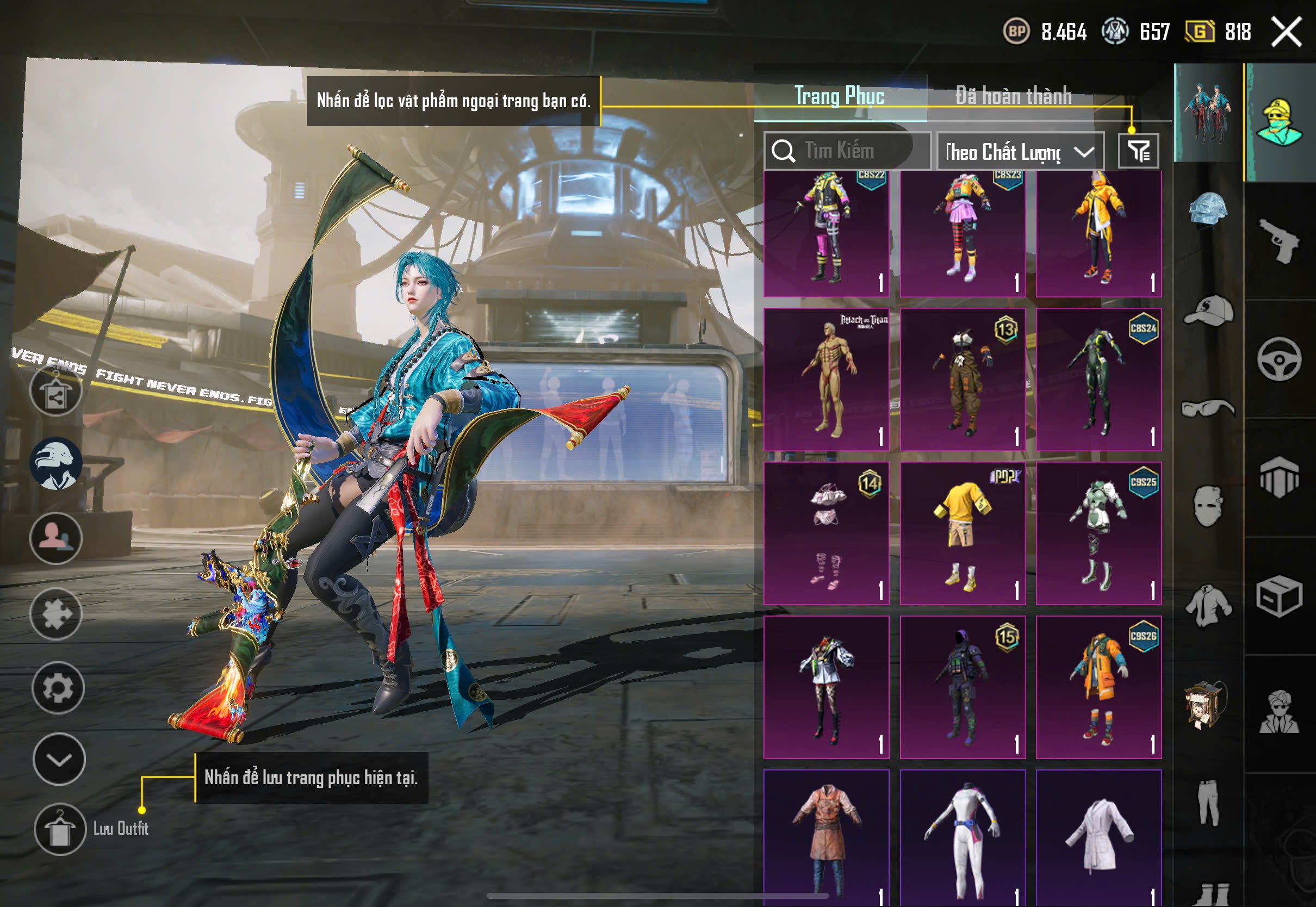Toggle the owned-items filter button
The height and width of the screenshot is (907, 1316).
point(1138,151)
